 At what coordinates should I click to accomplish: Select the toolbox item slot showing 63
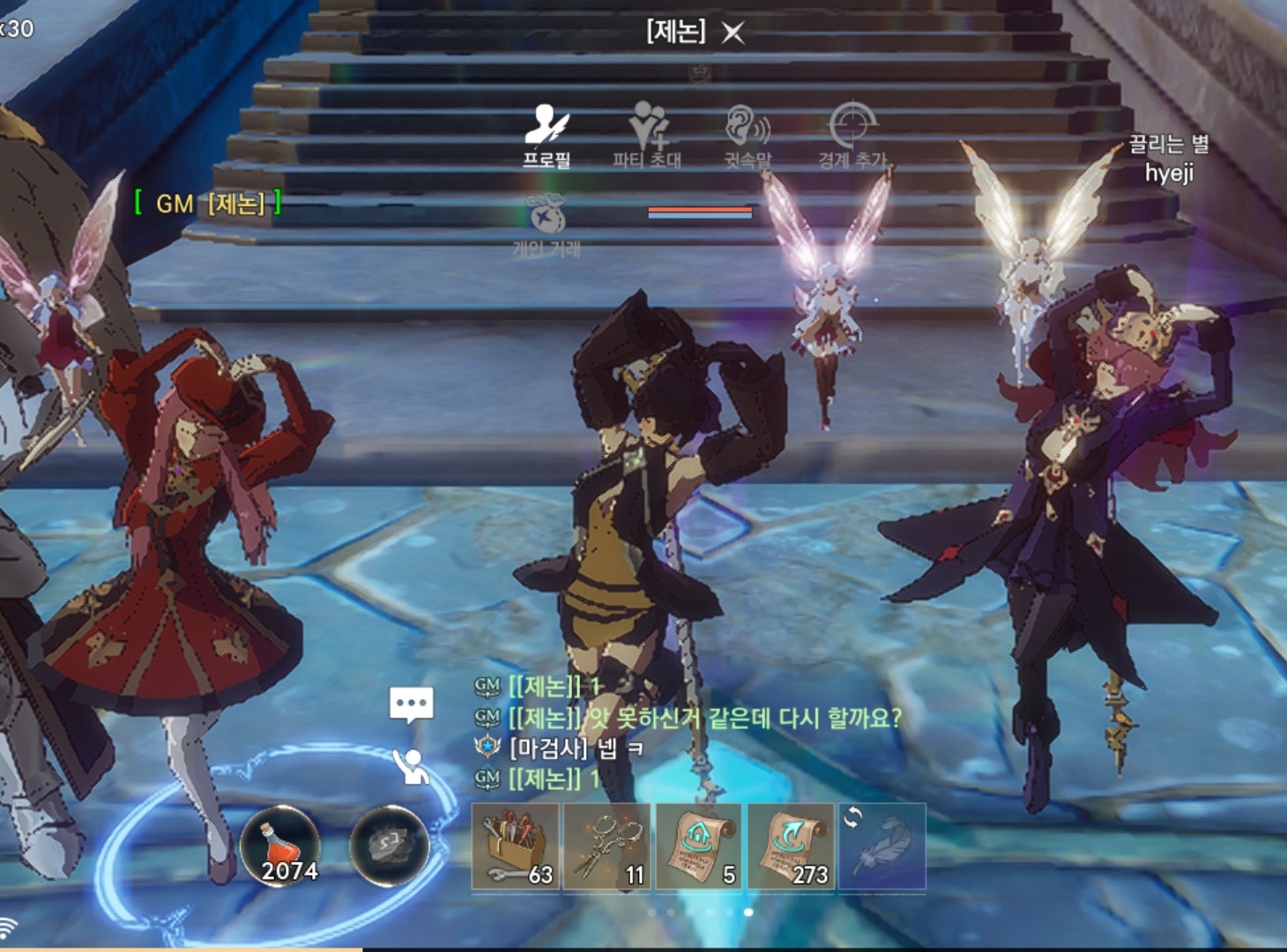click(x=516, y=846)
